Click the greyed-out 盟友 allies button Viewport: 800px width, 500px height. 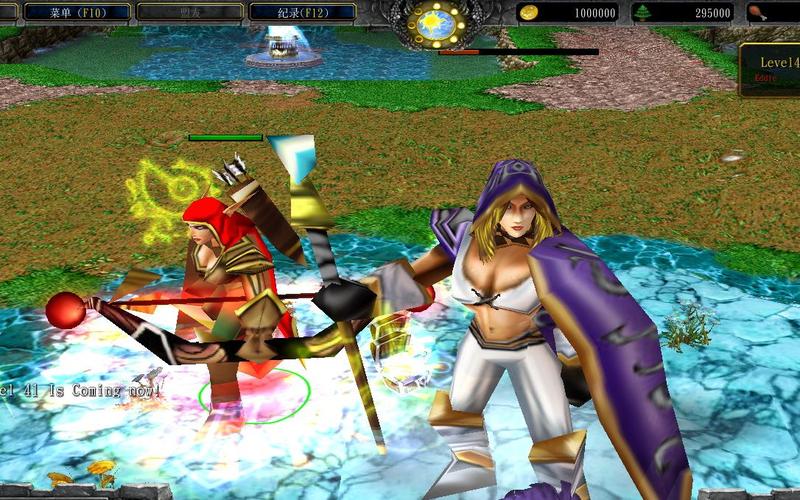pyautogui.click(x=189, y=13)
